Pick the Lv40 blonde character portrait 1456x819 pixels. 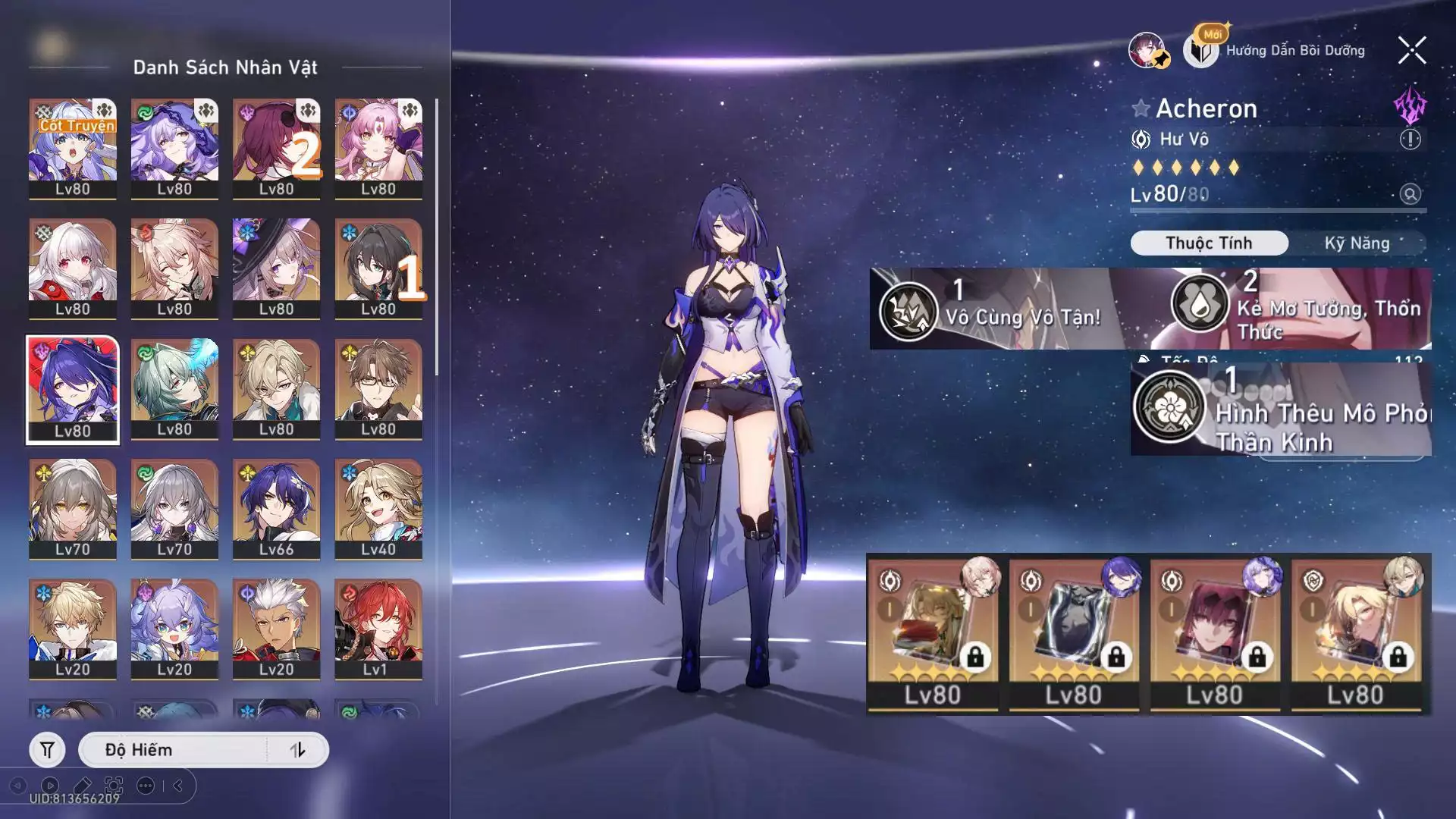(x=378, y=509)
